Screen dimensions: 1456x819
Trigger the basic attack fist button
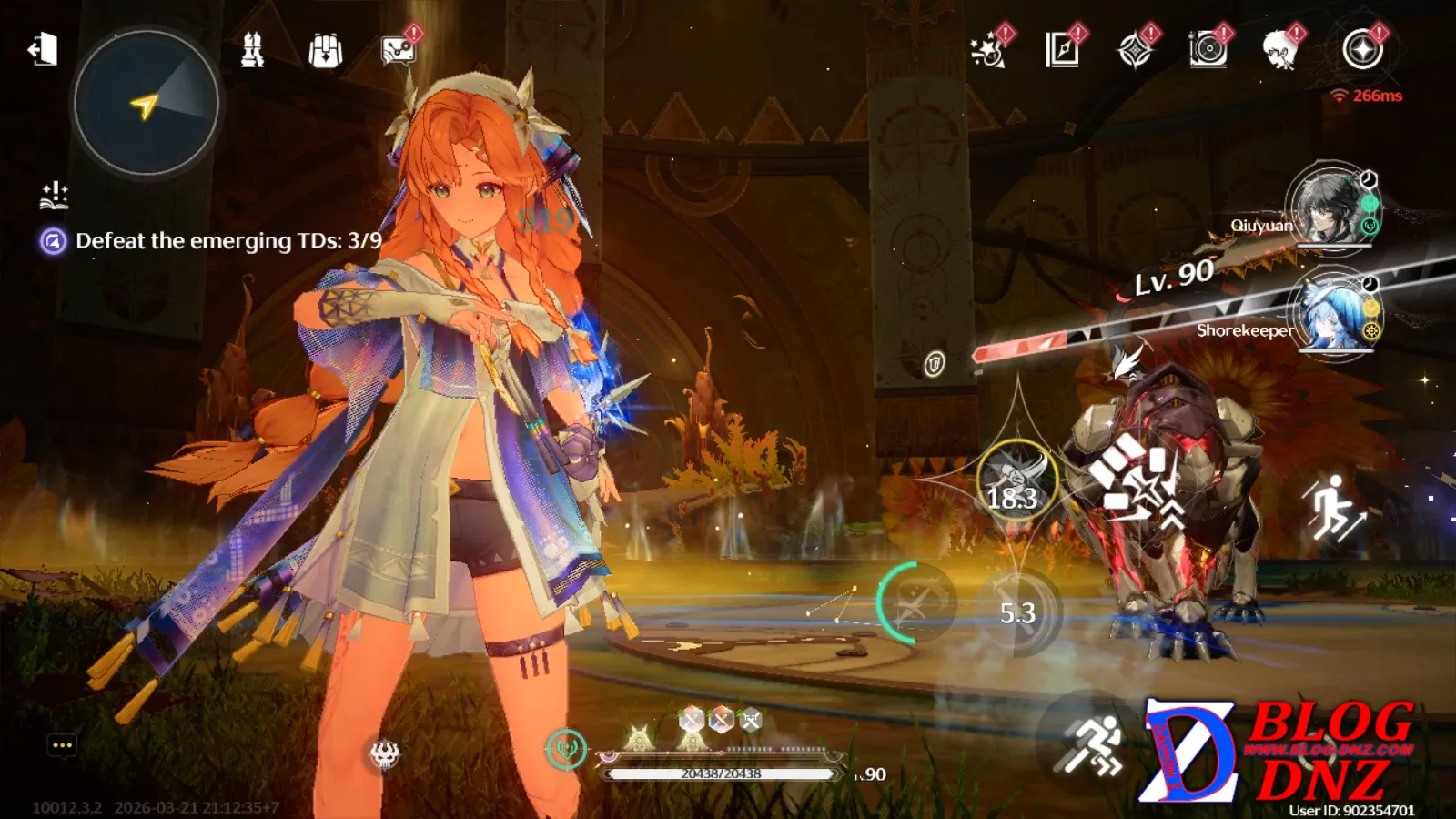click(x=1137, y=480)
